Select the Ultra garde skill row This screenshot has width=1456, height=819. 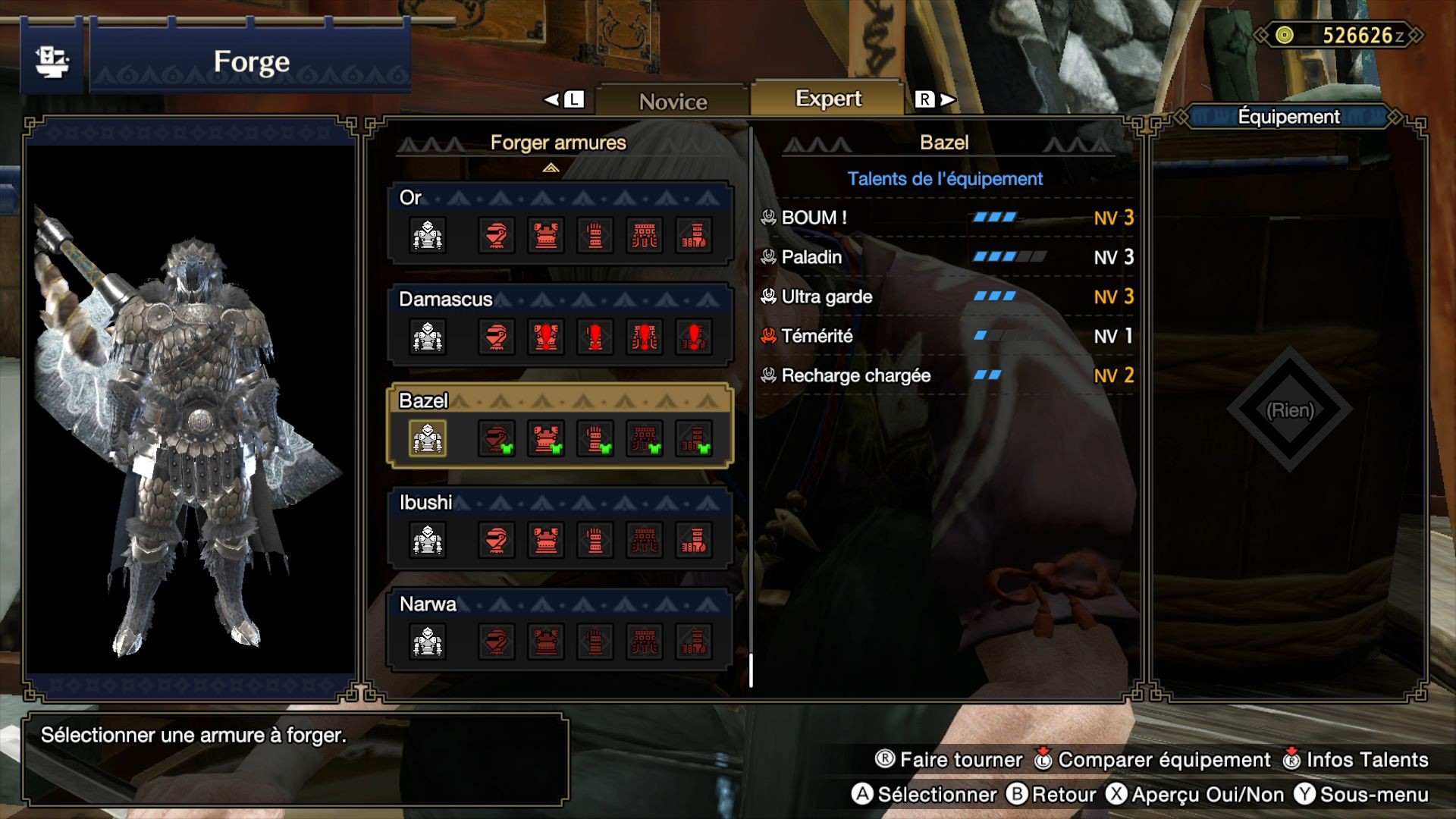pos(946,297)
